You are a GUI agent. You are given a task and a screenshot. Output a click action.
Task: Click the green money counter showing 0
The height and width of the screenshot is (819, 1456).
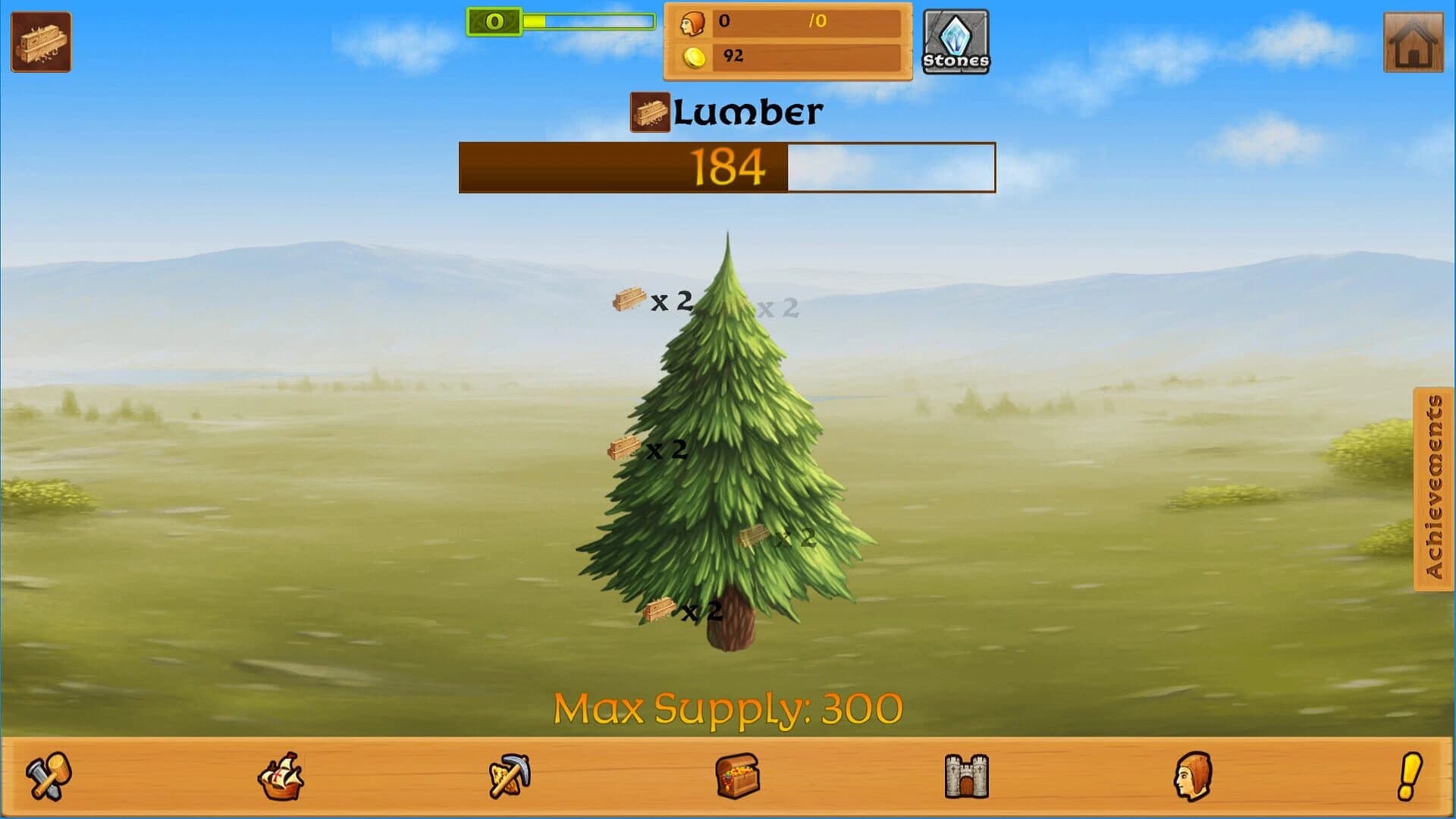pyautogui.click(x=494, y=22)
